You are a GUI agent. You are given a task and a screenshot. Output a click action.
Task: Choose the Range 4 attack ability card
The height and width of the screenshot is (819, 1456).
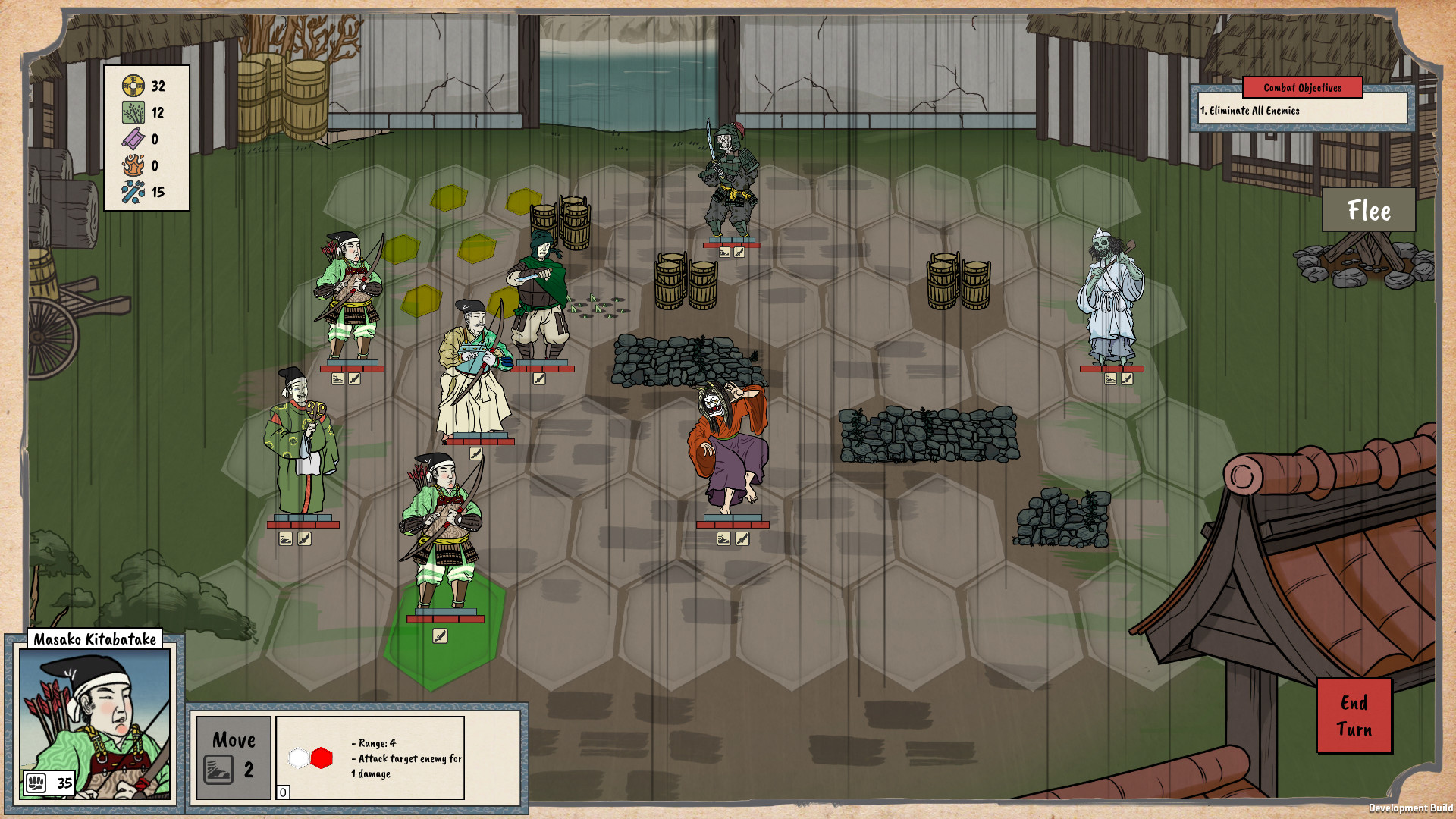click(370, 757)
